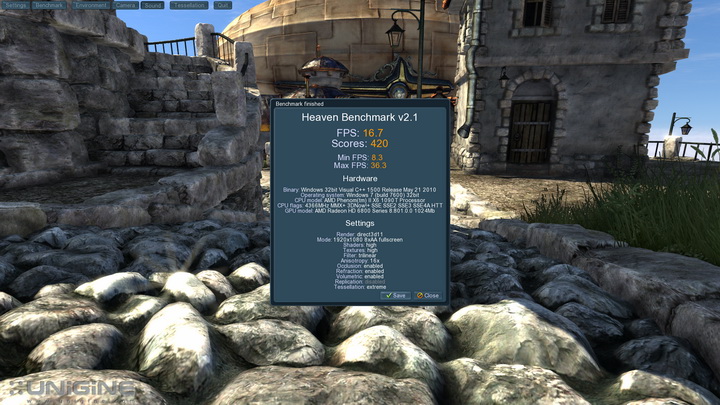This screenshot has width=720, height=405.
Task: Quit the Heaven Benchmark
Action: [222, 5]
